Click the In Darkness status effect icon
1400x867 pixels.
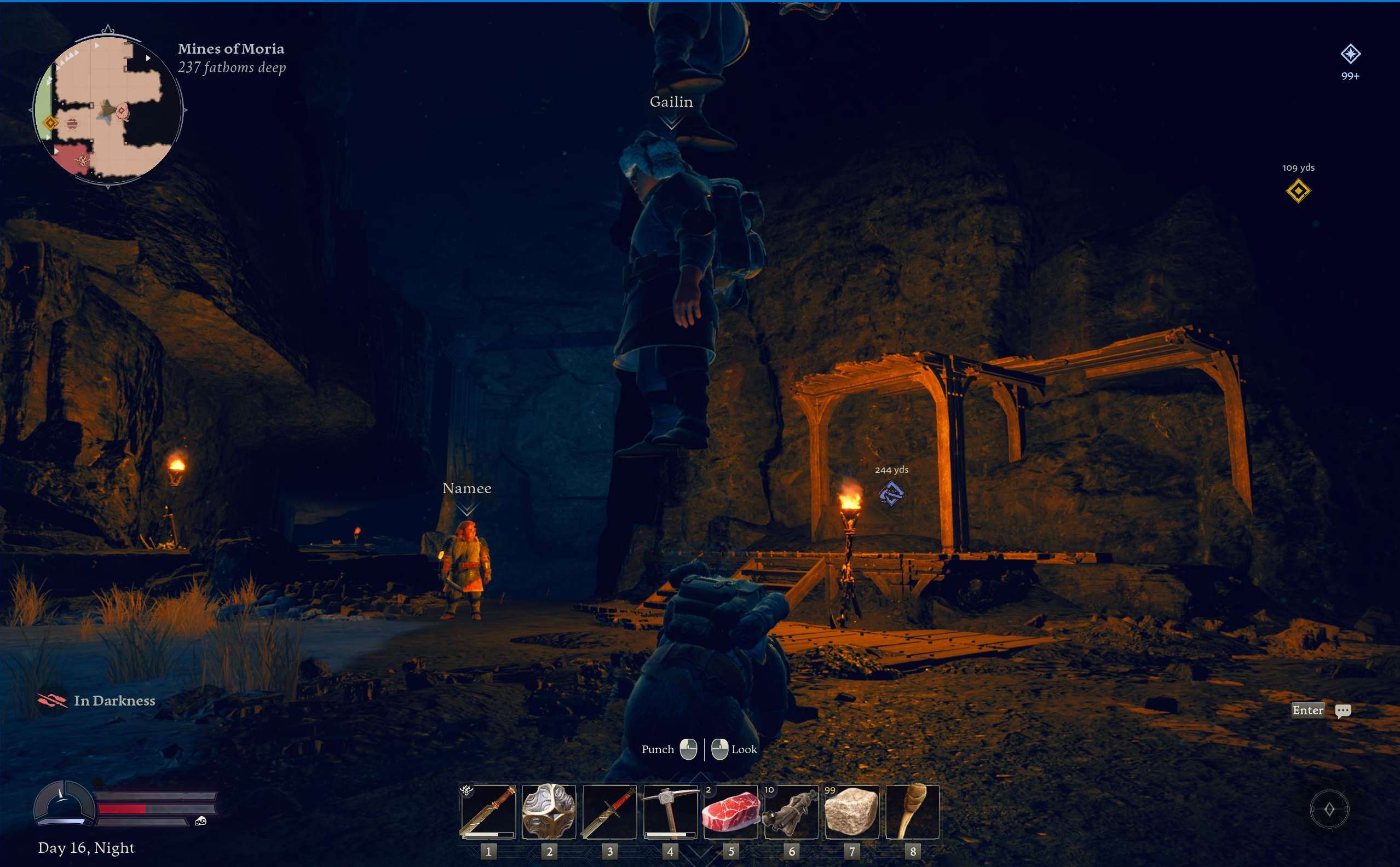[52, 700]
